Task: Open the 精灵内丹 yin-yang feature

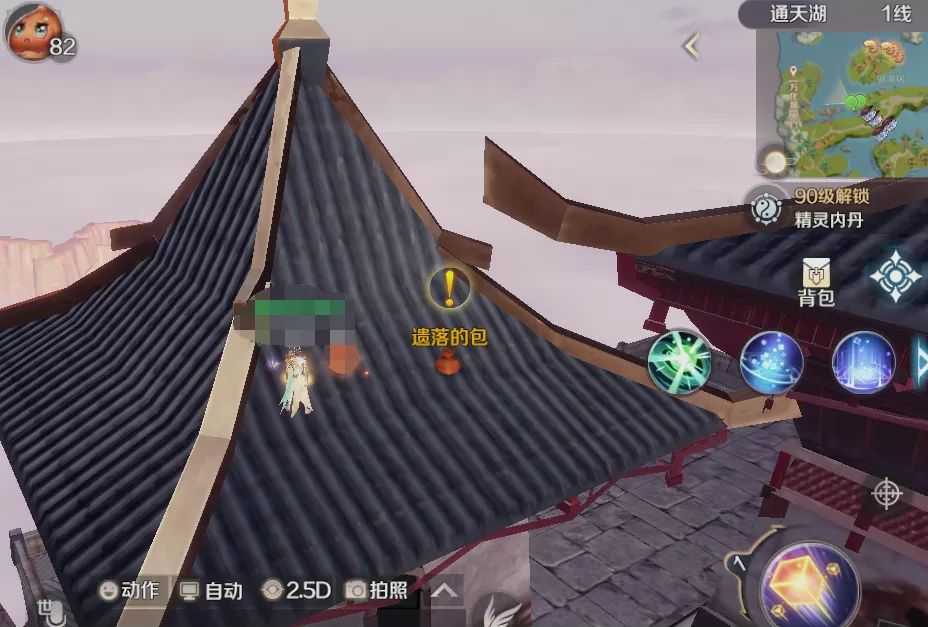Action: 768,207
